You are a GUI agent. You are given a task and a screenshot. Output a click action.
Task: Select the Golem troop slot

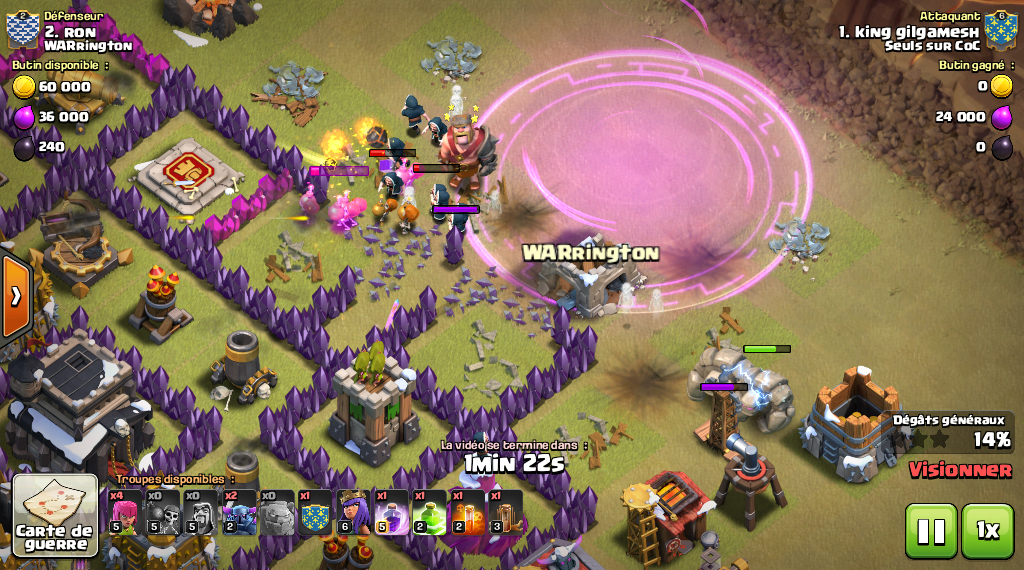277,512
